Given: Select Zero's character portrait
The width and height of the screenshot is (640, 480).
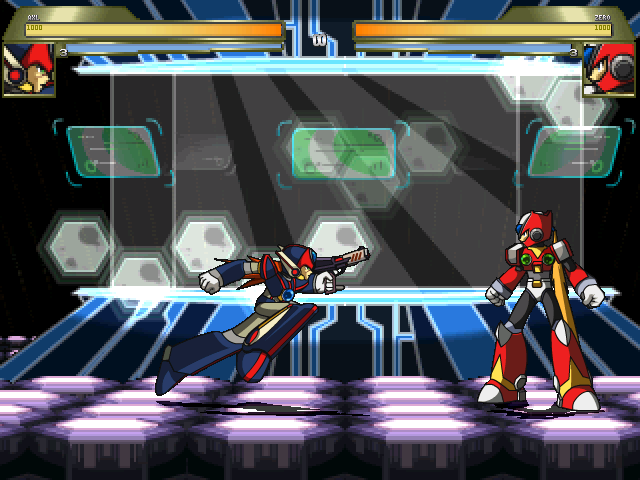Looking at the screenshot, I should pos(610,69).
